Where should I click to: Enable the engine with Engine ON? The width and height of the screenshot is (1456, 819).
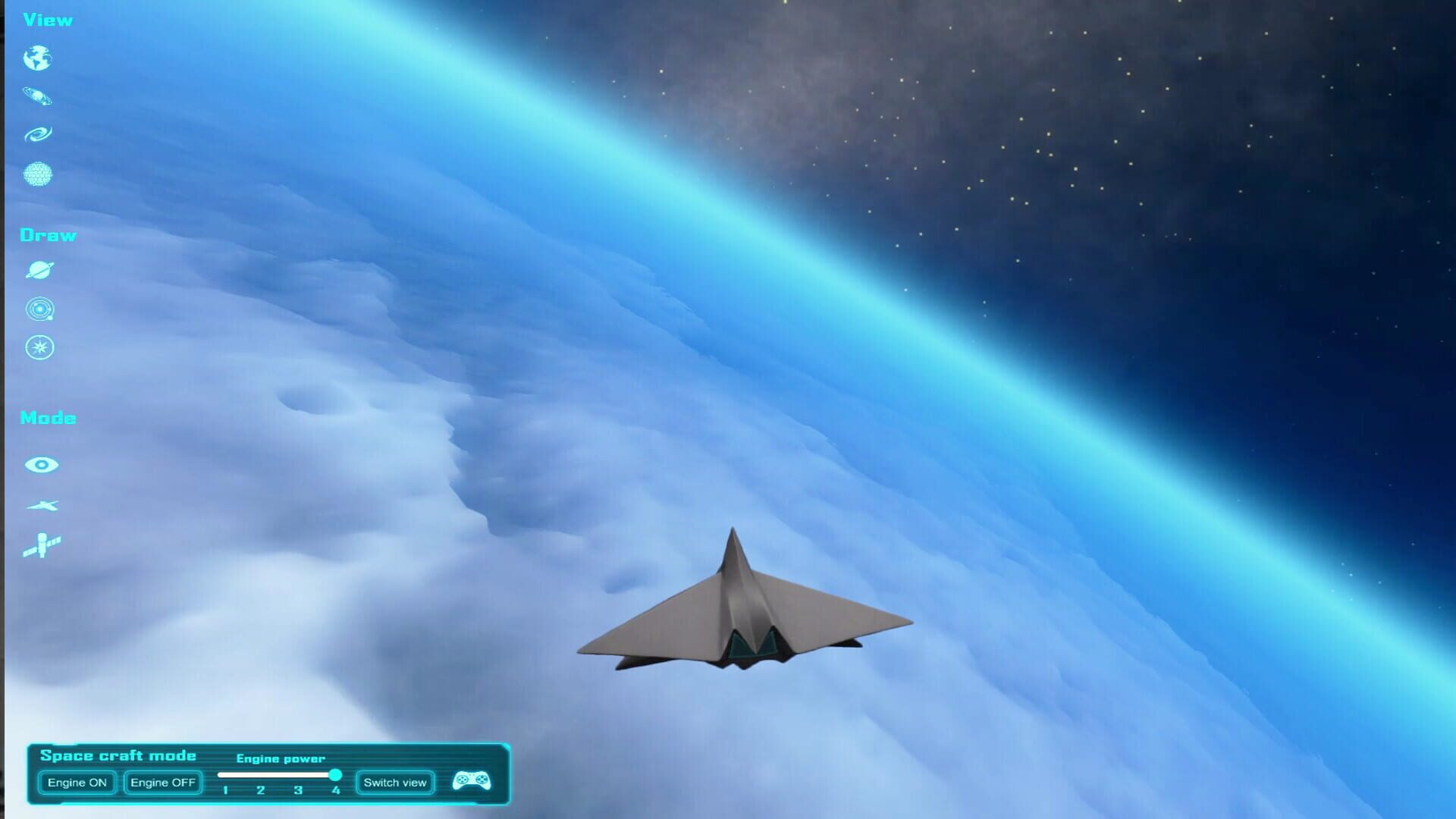click(x=76, y=782)
